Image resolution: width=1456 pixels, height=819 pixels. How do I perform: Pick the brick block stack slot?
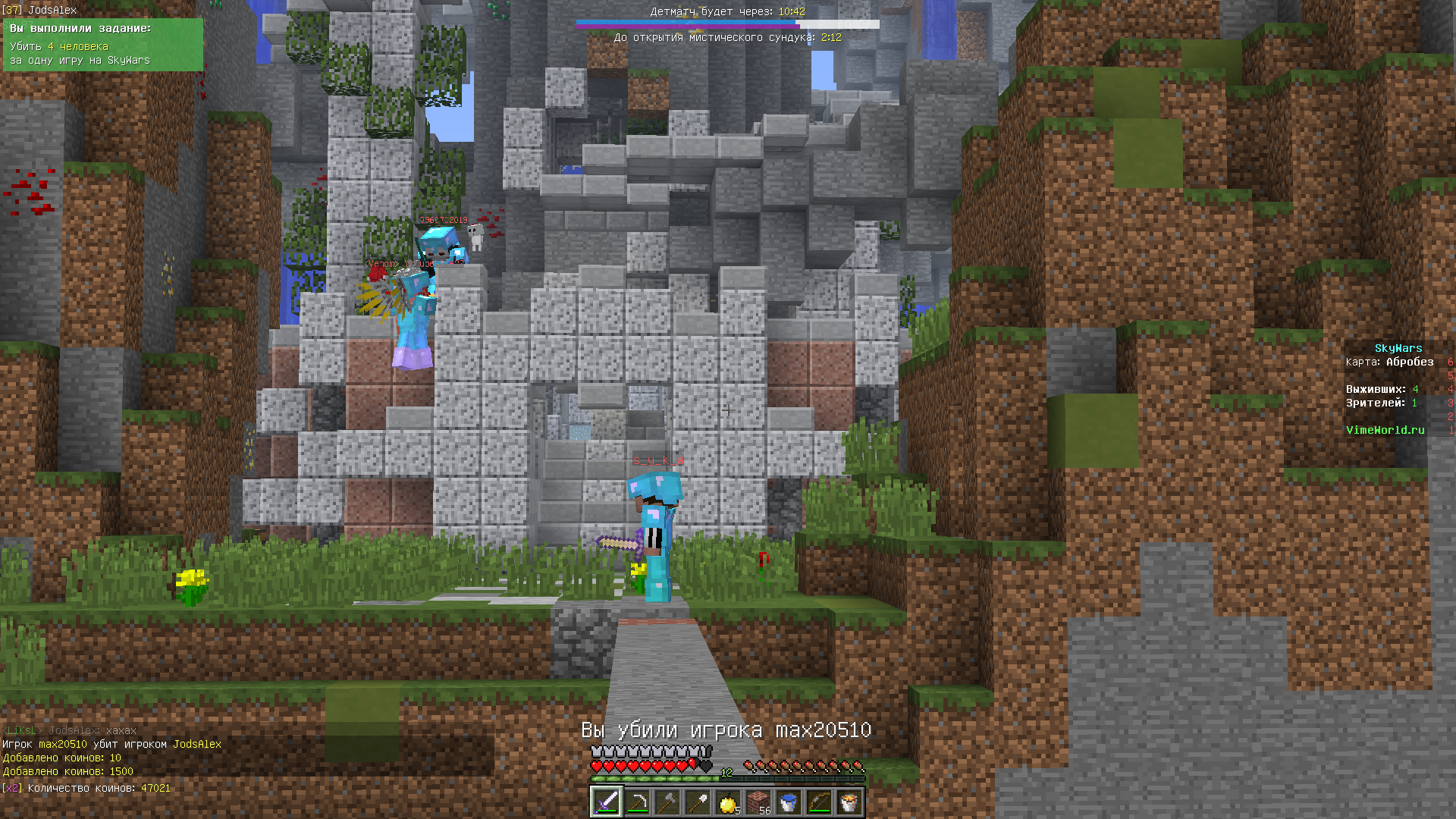point(758,802)
